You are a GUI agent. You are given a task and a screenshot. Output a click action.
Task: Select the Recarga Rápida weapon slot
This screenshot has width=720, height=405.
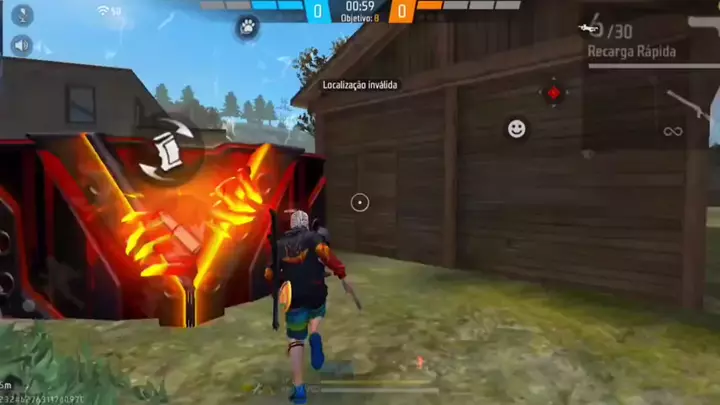click(x=631, y=51)
